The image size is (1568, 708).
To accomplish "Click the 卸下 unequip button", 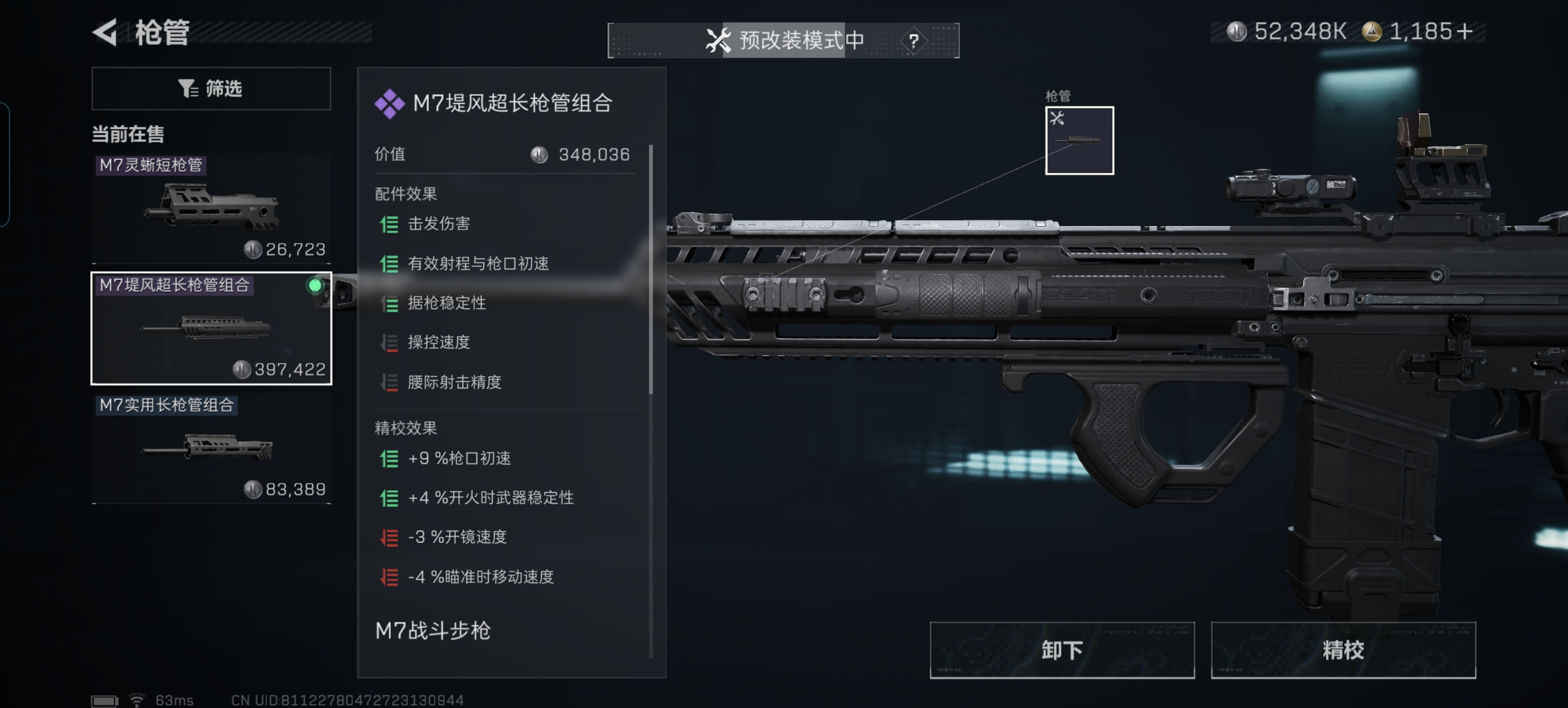I will [x=1061, y=650].
